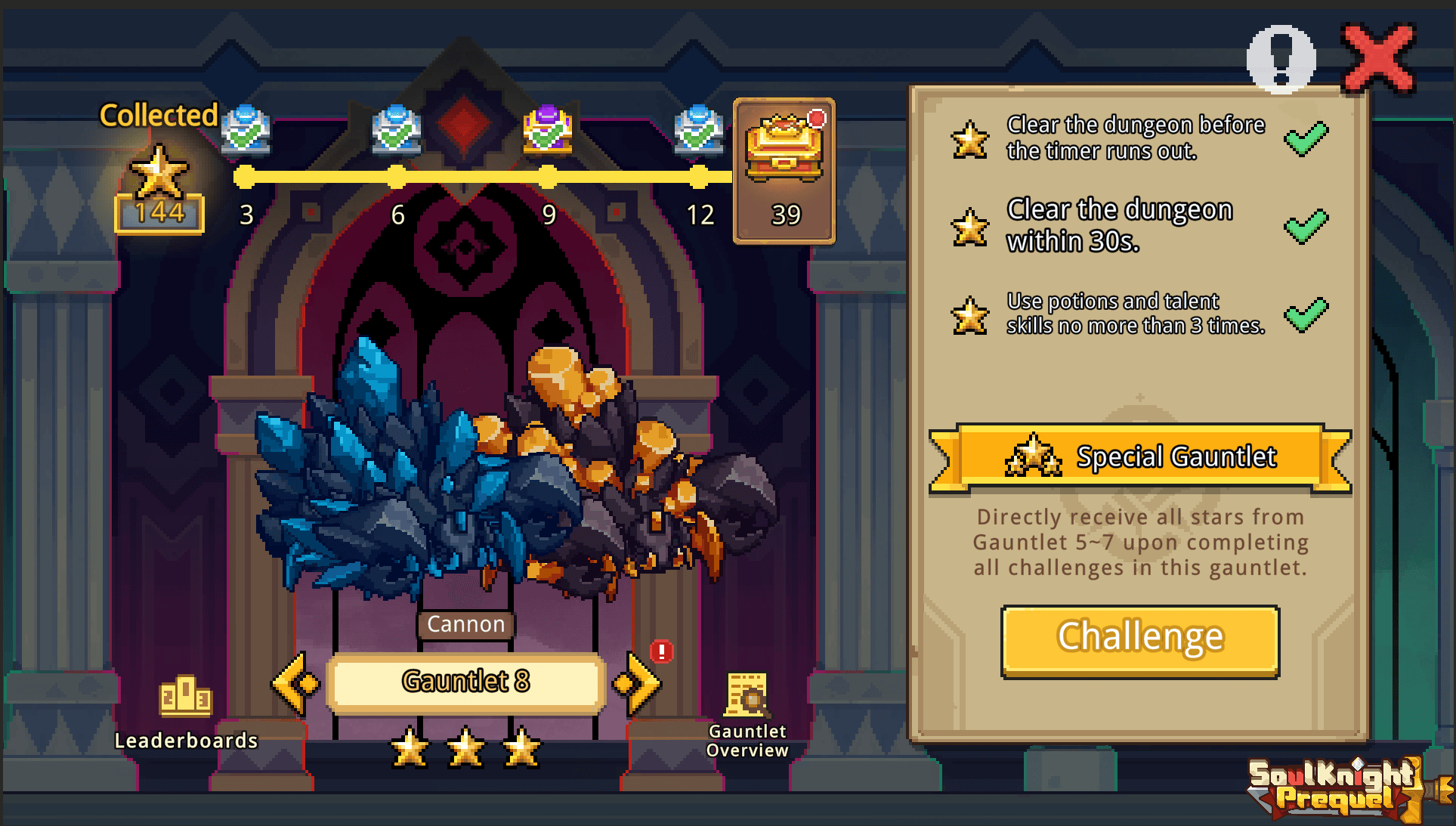Click the Gauntlet 8 title plate
Image resolution: width=1456 pixels, height=826 pixels.
(465, 681)
